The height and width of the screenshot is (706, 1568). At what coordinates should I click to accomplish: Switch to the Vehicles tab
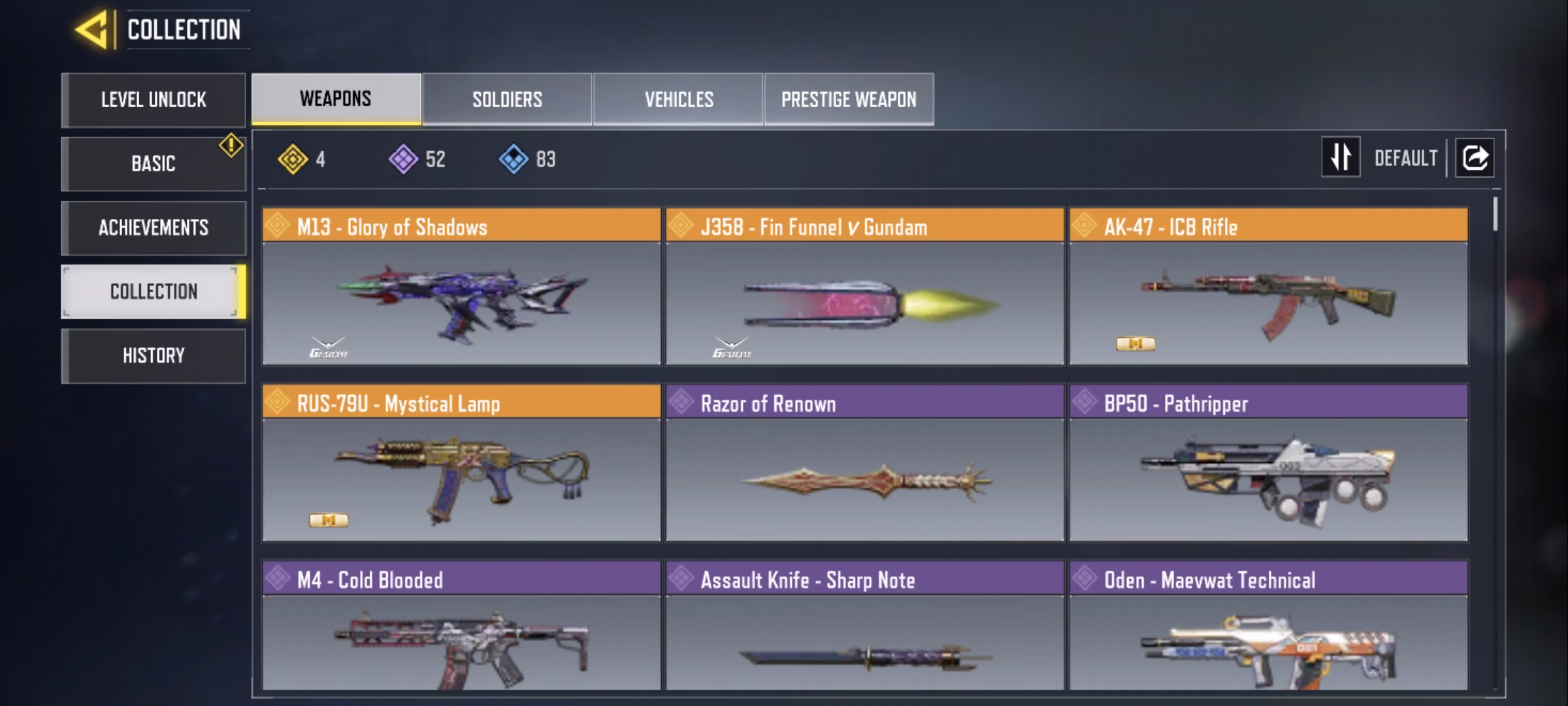point(678,99)
